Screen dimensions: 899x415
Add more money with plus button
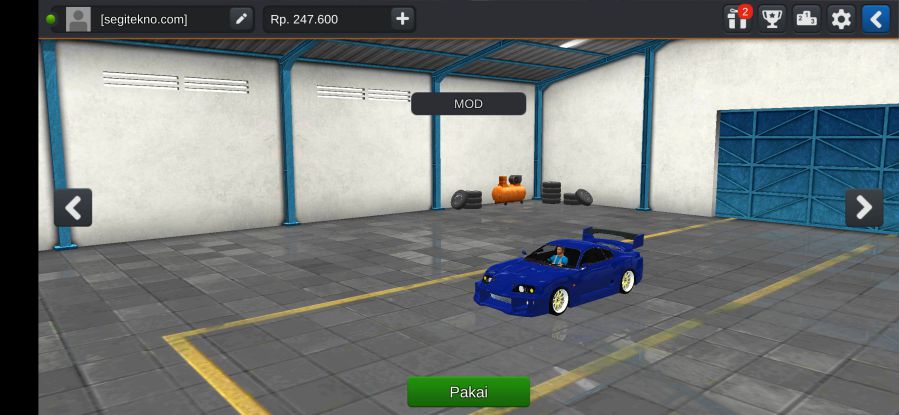pyautogui.click(x=402, y=19)
